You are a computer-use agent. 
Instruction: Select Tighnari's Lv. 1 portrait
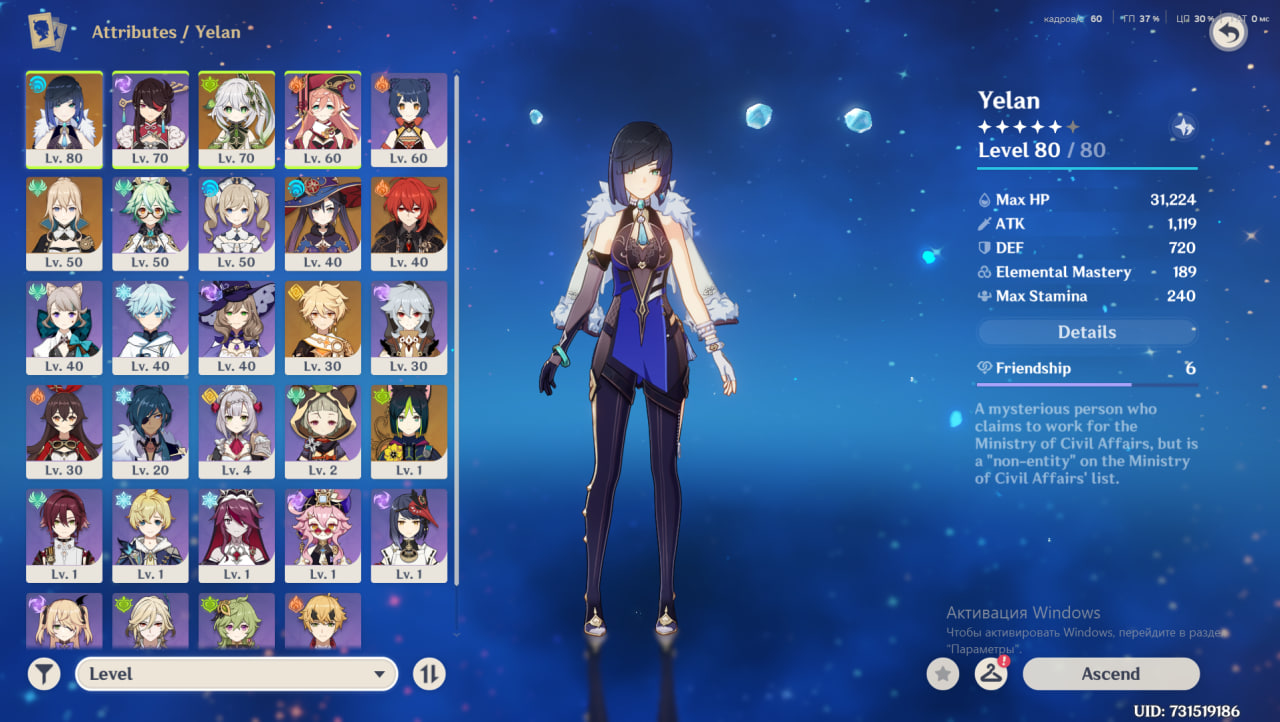(408, 430)
